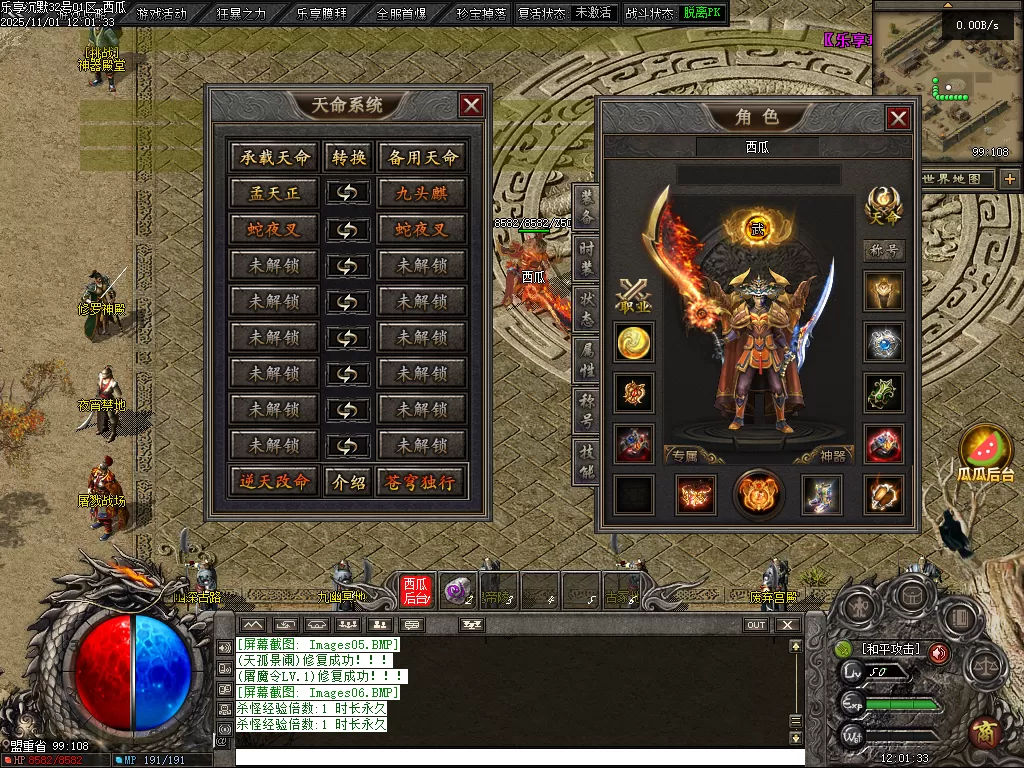Open the 介绍 introduction button
The height and width of the screenshot is (768, 1024).
click(348, 481)
